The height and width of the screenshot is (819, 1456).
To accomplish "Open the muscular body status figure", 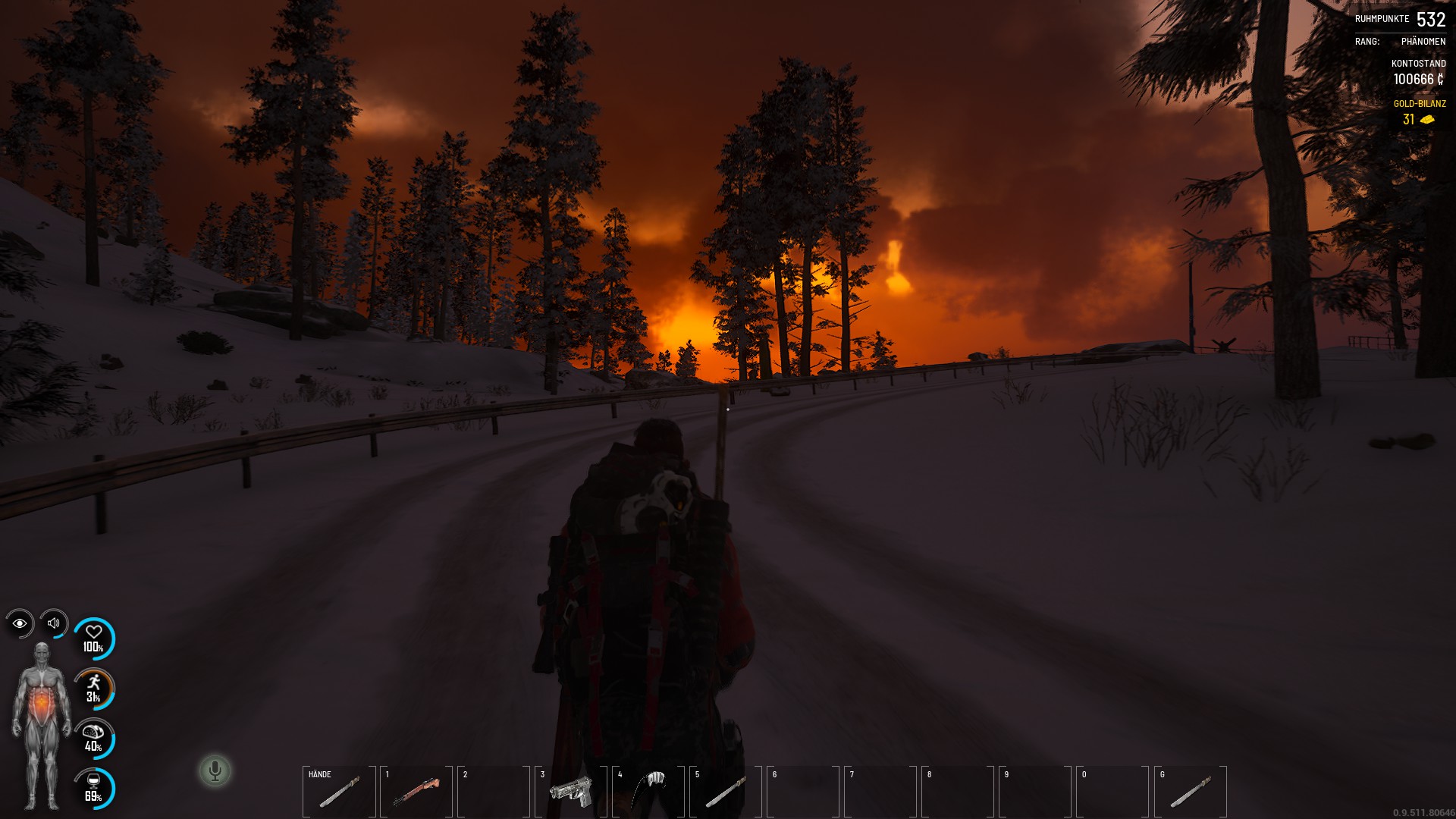I will coord(42,724).
